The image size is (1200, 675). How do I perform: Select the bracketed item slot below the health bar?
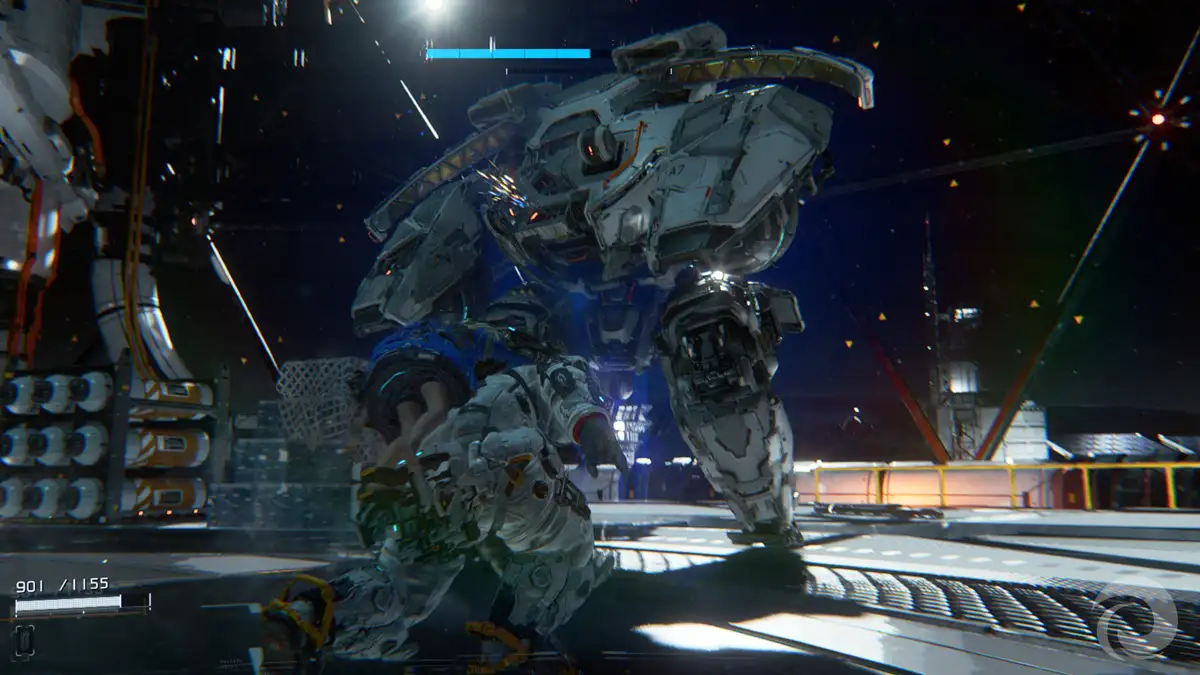25,640
